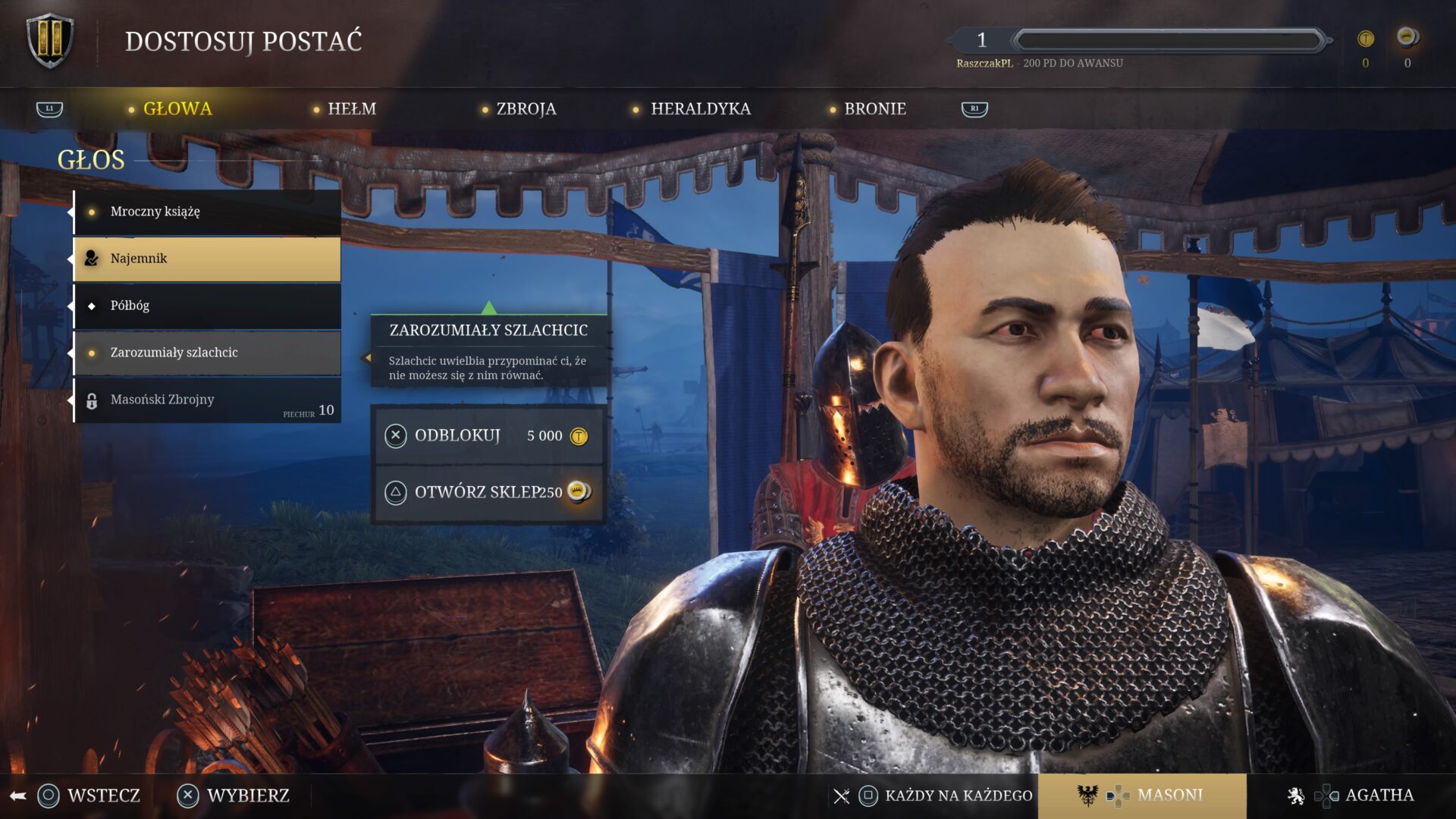Viewport: 1456px width, 819px height.
Task: Switch to the Głowa tab
Action: tap(177, 109)
